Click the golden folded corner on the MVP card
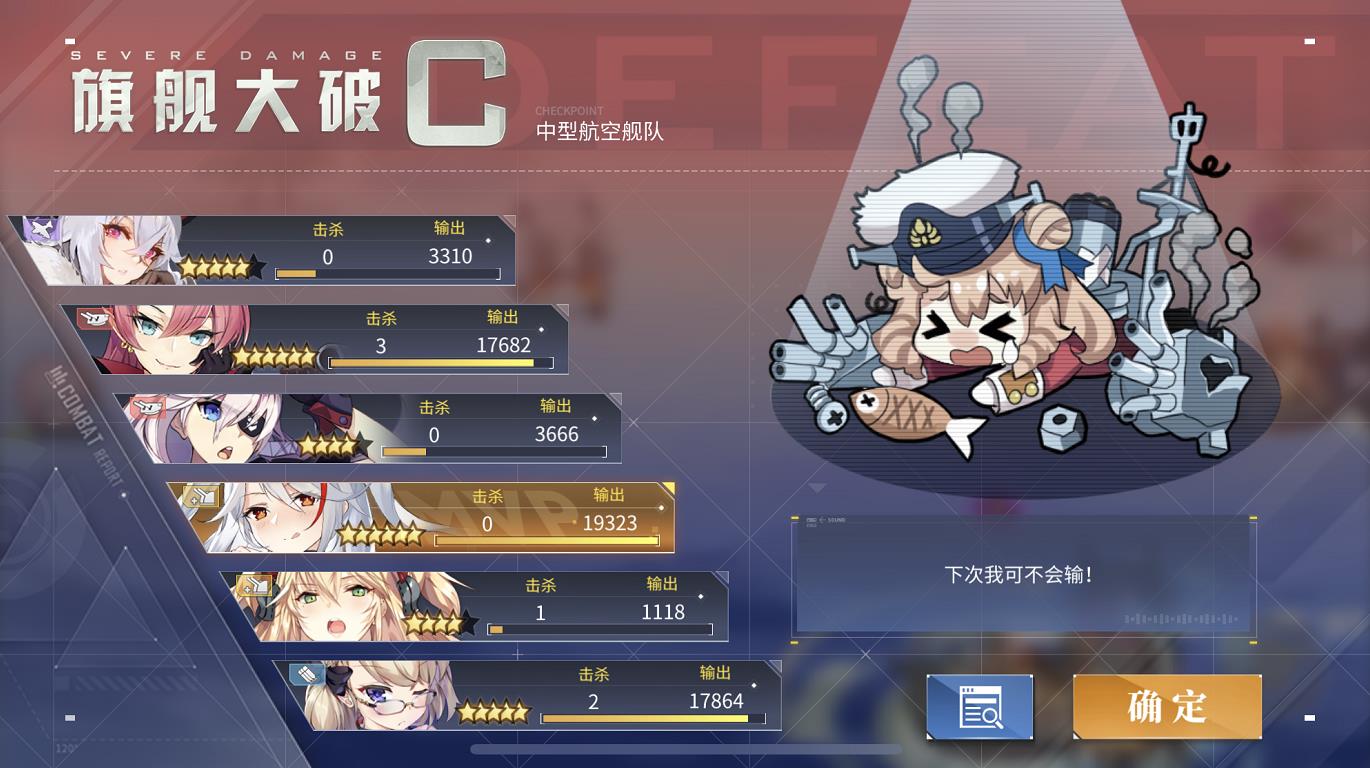The height and width of the screenshot is (768, 1370). point(668,488)
